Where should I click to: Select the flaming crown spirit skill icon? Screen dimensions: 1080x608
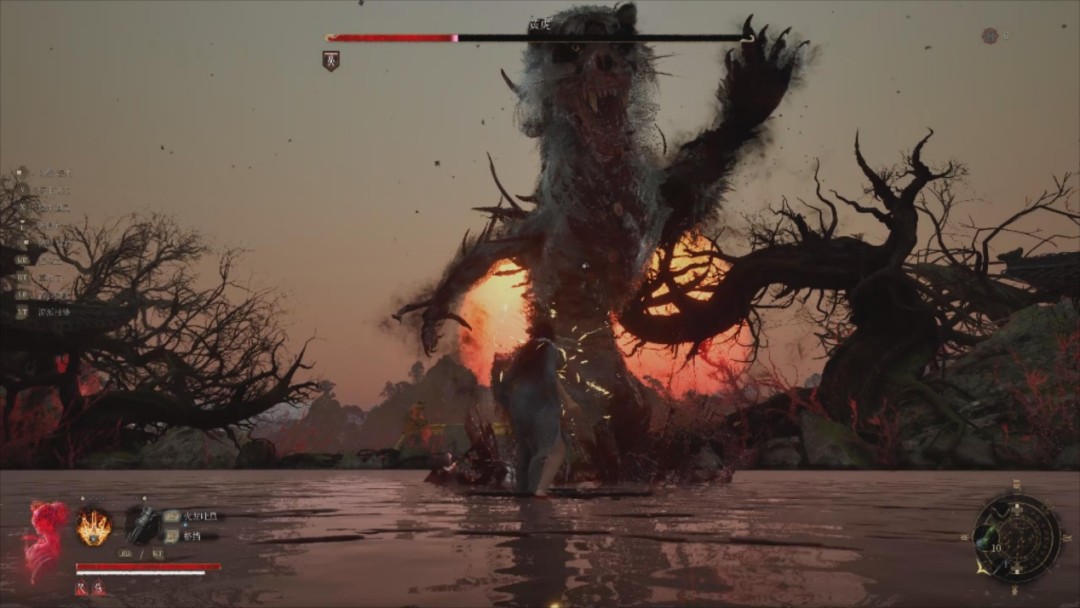94,526
